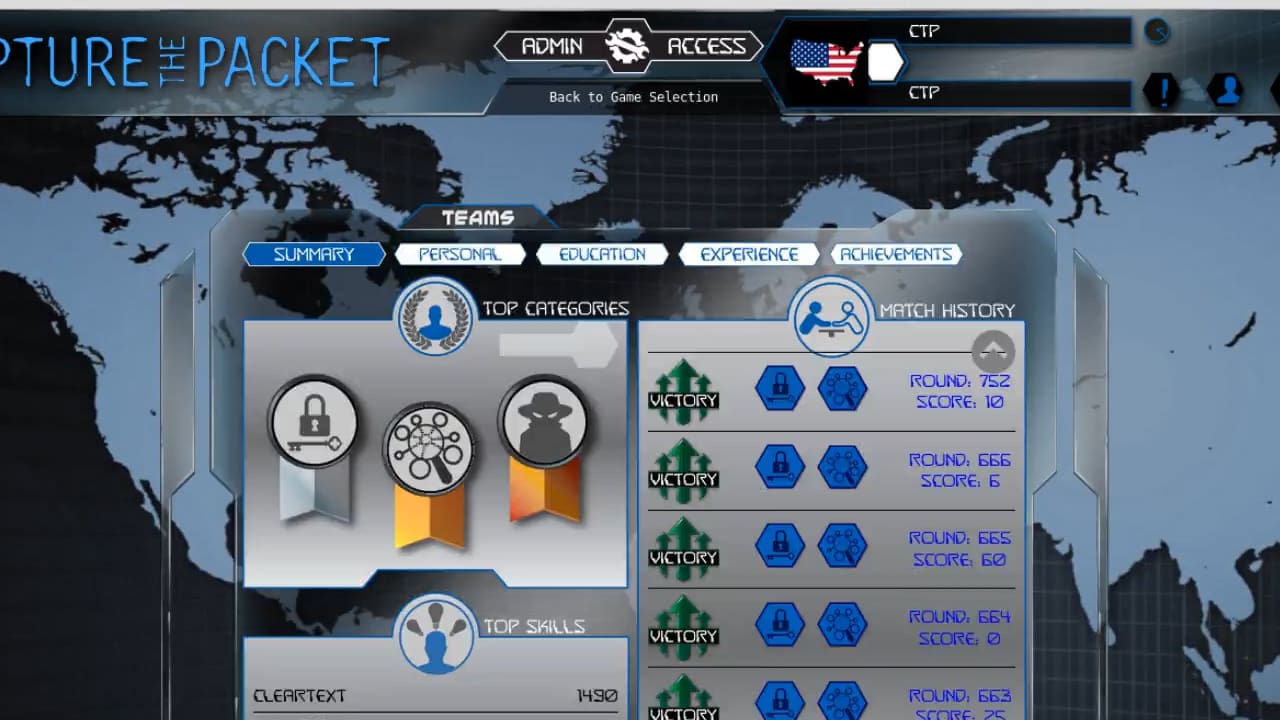Open the Education tab
The height and width of the screenshot is (720, 1280).
coord(602,254)
